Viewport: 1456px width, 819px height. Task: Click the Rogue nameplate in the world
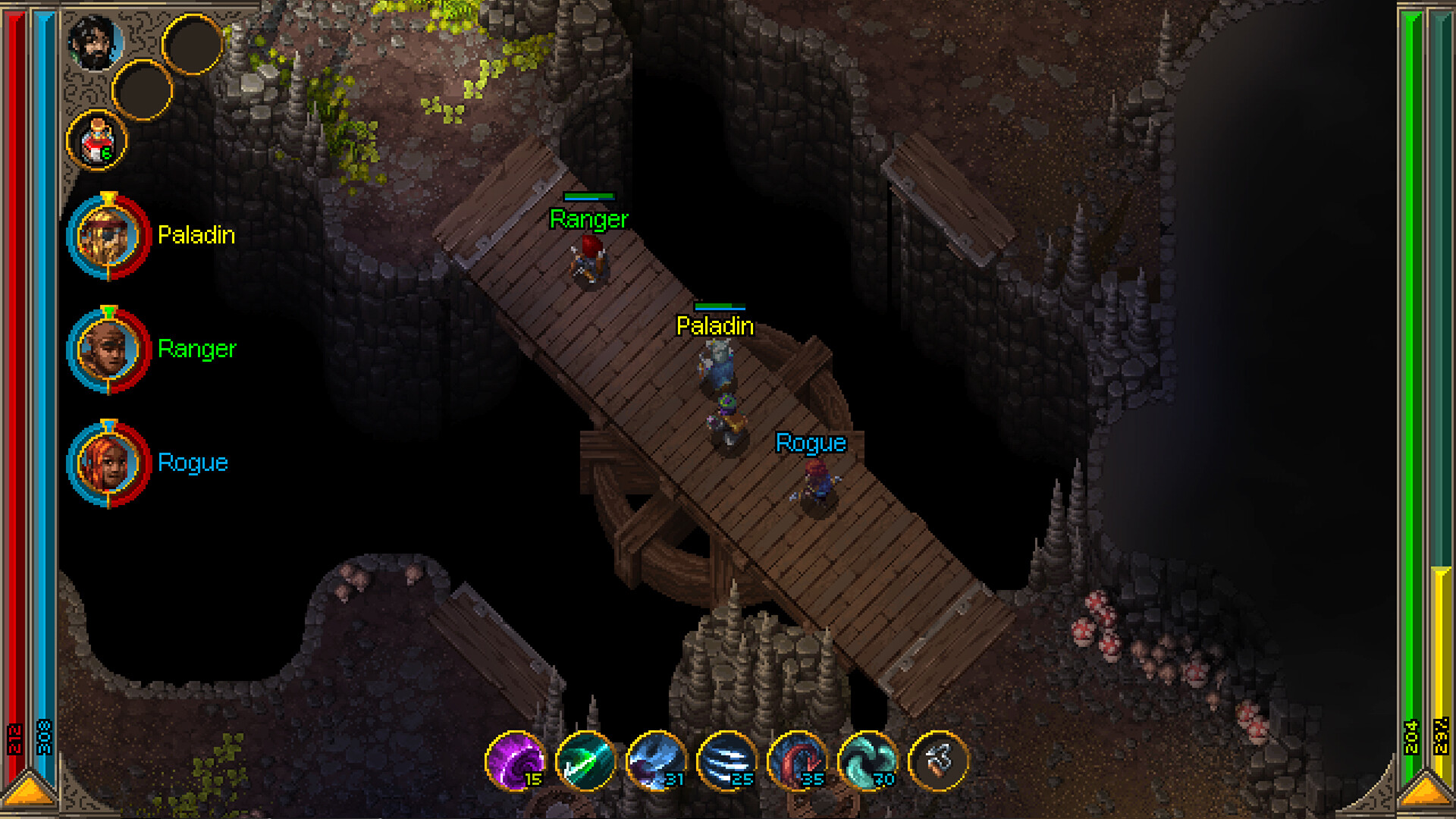pyautogui.click(x=810, y=444)
